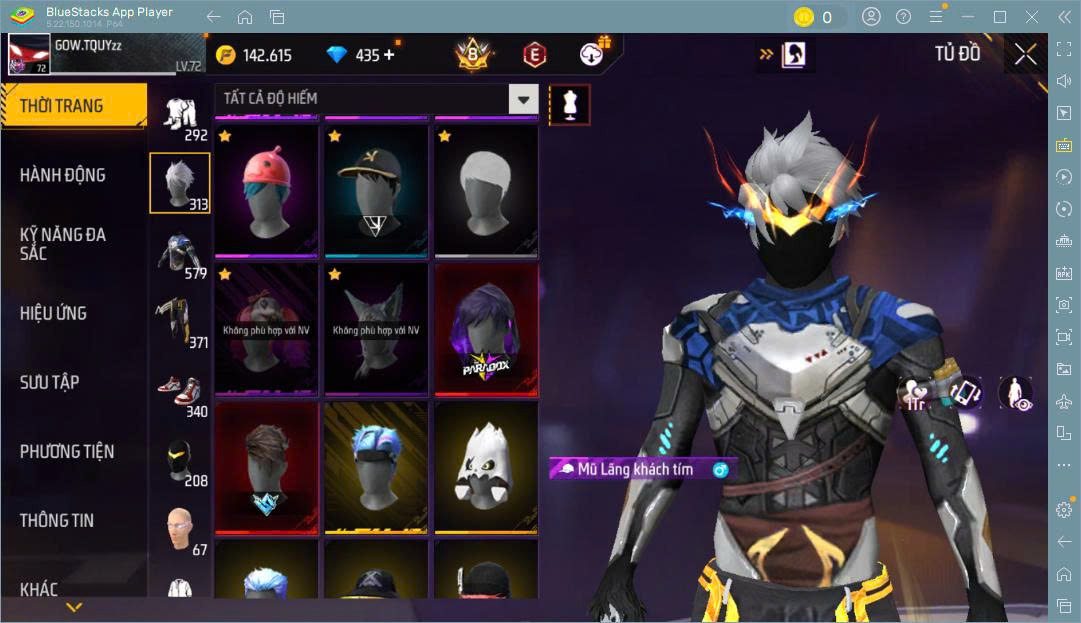Image resolution: width=1081 pixels, height=623 pixels.
Task: Tap the Mũ Lãng khách tím item label
Action: coord(635,469)
